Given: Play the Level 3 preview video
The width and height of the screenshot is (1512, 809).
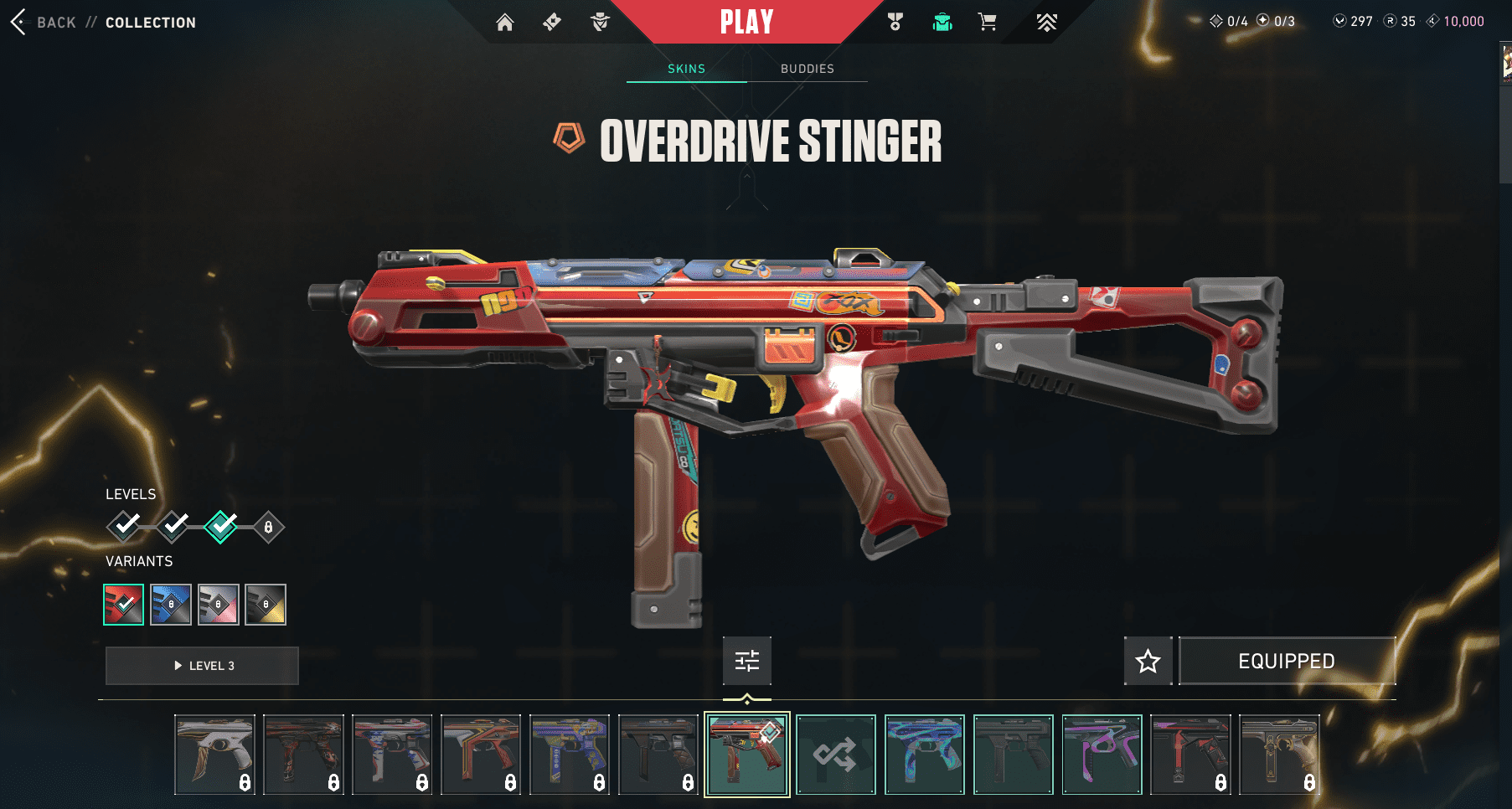Looking at the screenshot, I should 202,666.
